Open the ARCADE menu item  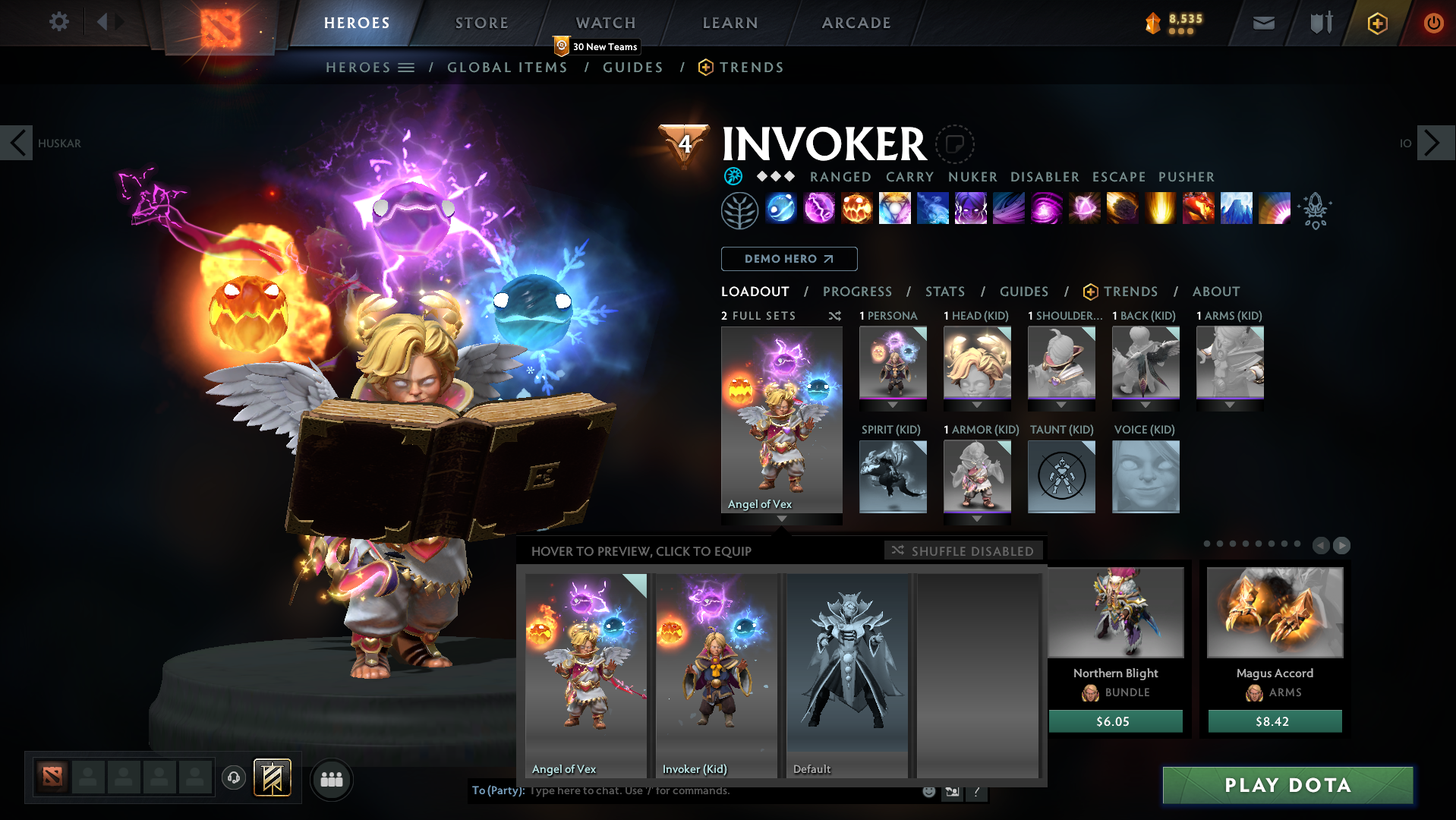(856, 23)
